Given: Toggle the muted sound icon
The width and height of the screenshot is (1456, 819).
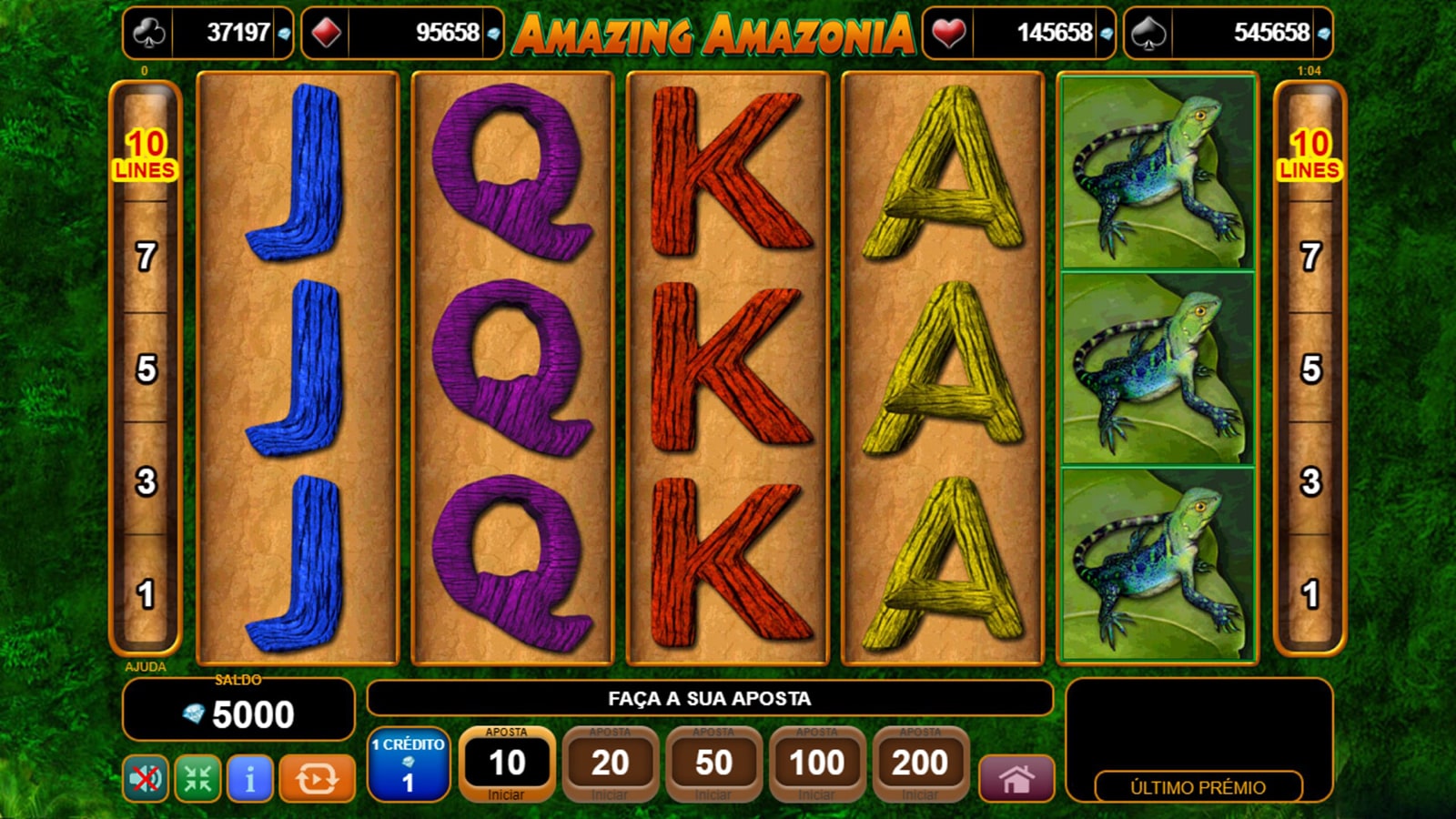Looking at the screenshot, I should 146,779.
